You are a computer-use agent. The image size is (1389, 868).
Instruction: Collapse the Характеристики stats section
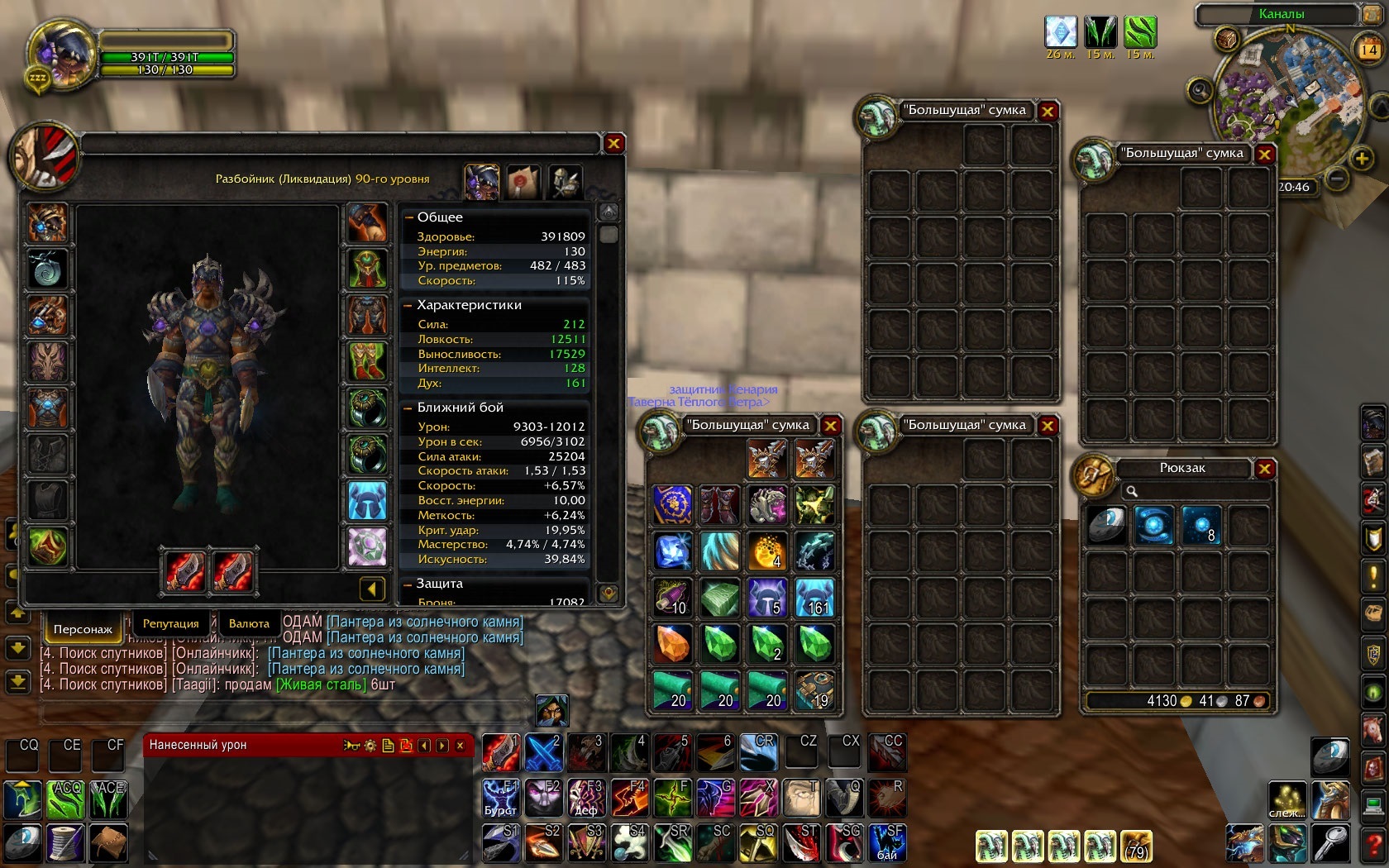point(409,305)
